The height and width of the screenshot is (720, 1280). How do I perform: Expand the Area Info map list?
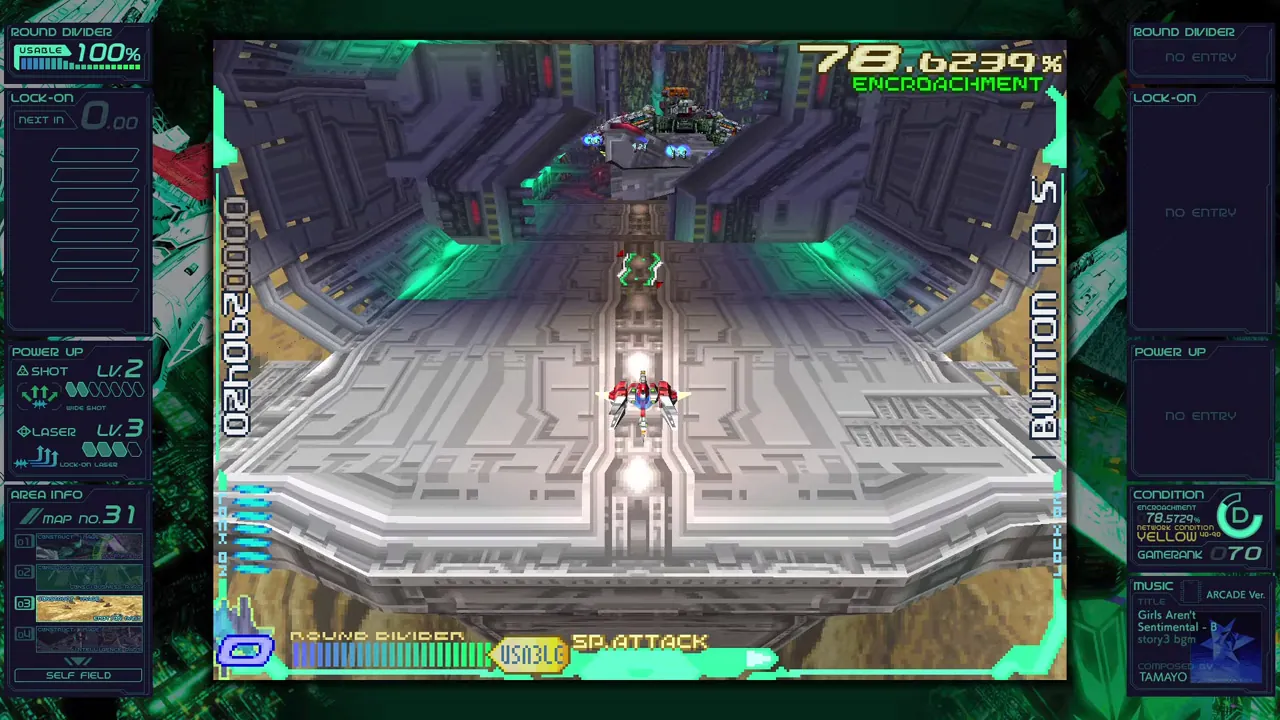(x=78, y=660)
